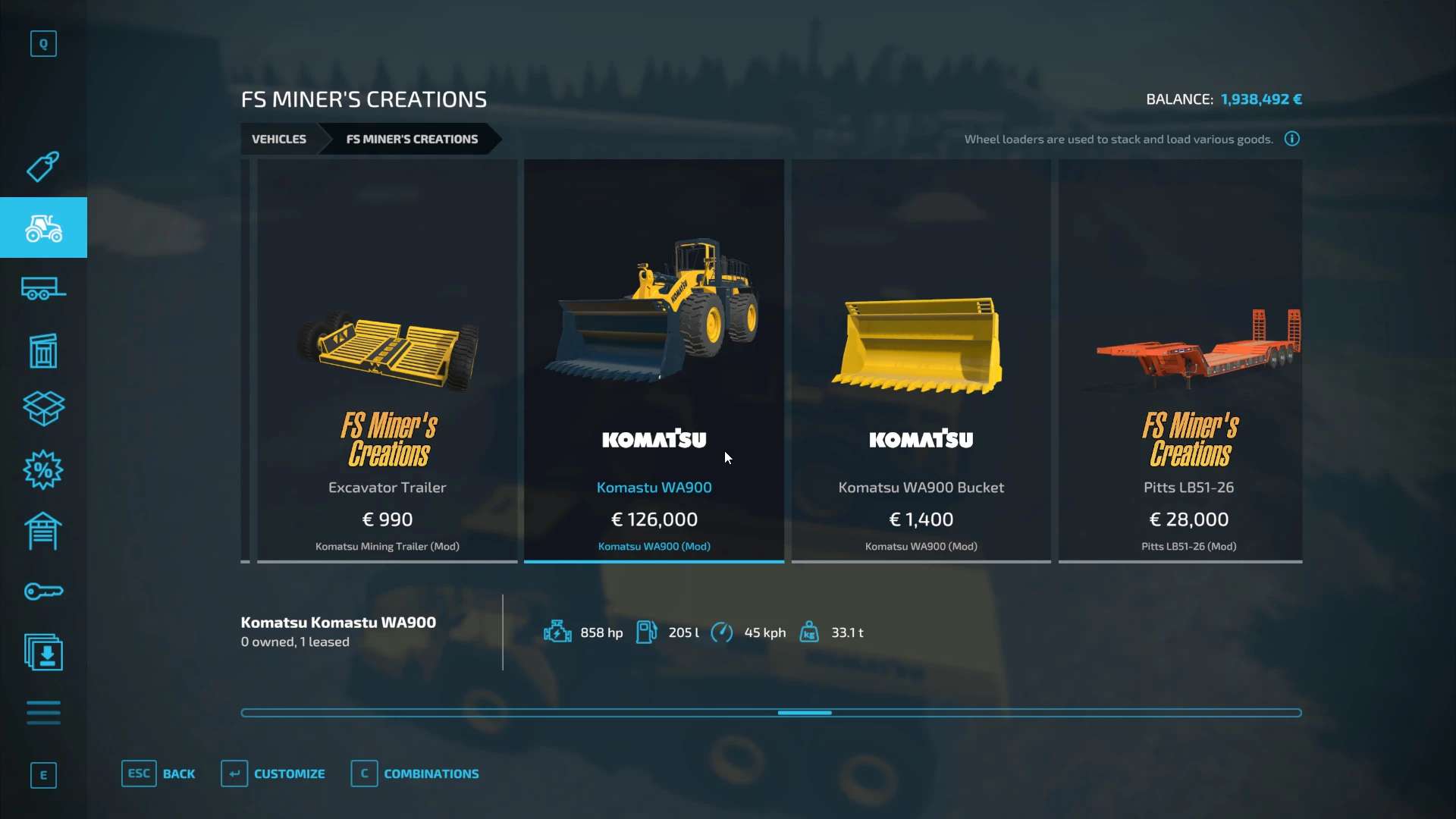
Task: Open the garage owned-items icon
Action: click(43, 531)
